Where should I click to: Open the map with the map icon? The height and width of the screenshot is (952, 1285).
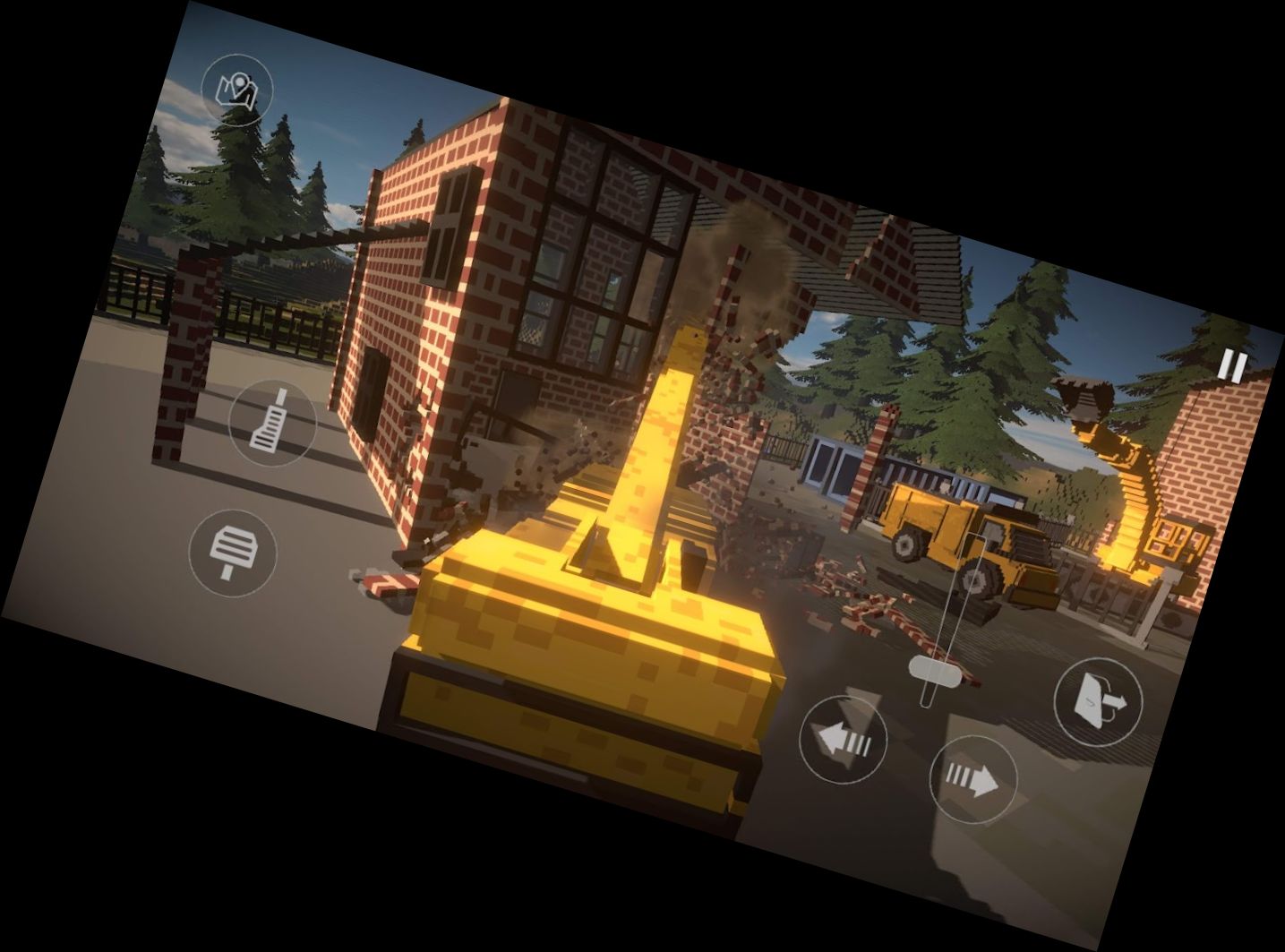pyautogui.click(x=237, y=89)
